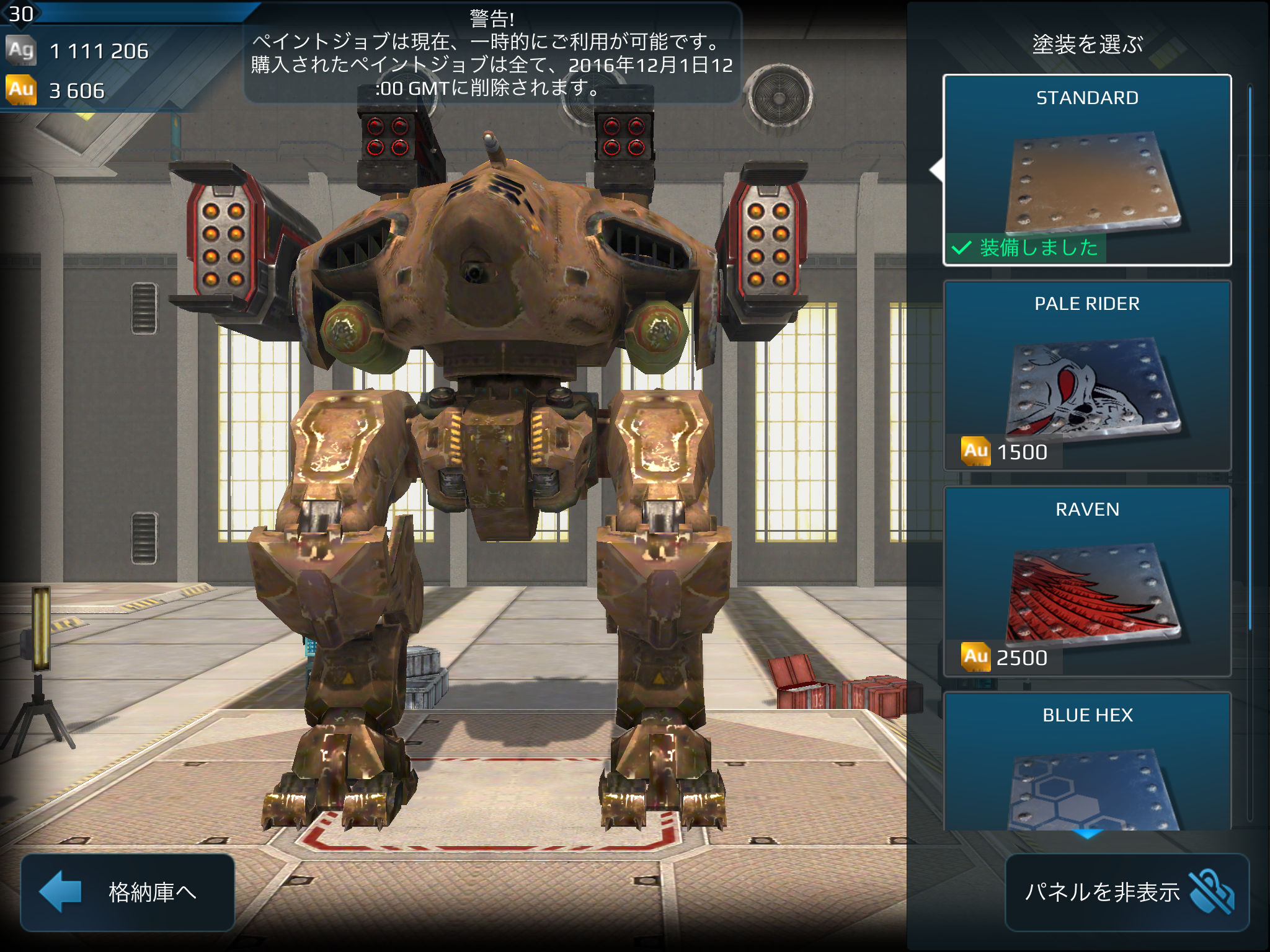Choose the PALE RIDER paint job
Viewport: 1270px width, 952px height.
(1086, 375)
